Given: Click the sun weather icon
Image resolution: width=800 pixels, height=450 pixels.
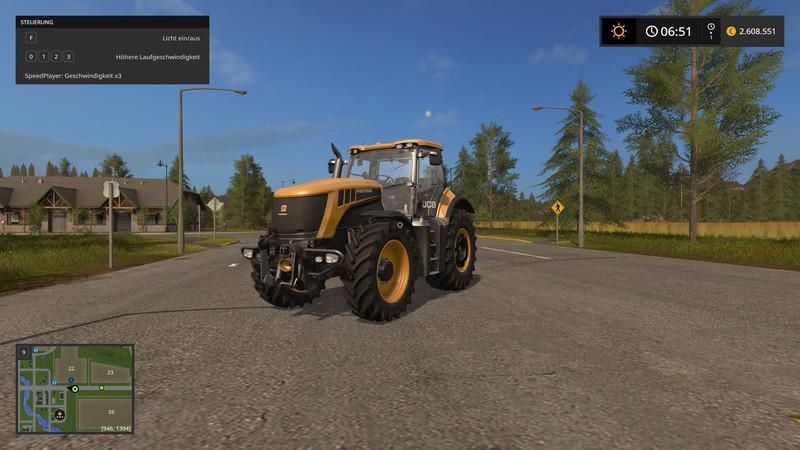Looking at the screenshot, I should [x=619, y=31].
